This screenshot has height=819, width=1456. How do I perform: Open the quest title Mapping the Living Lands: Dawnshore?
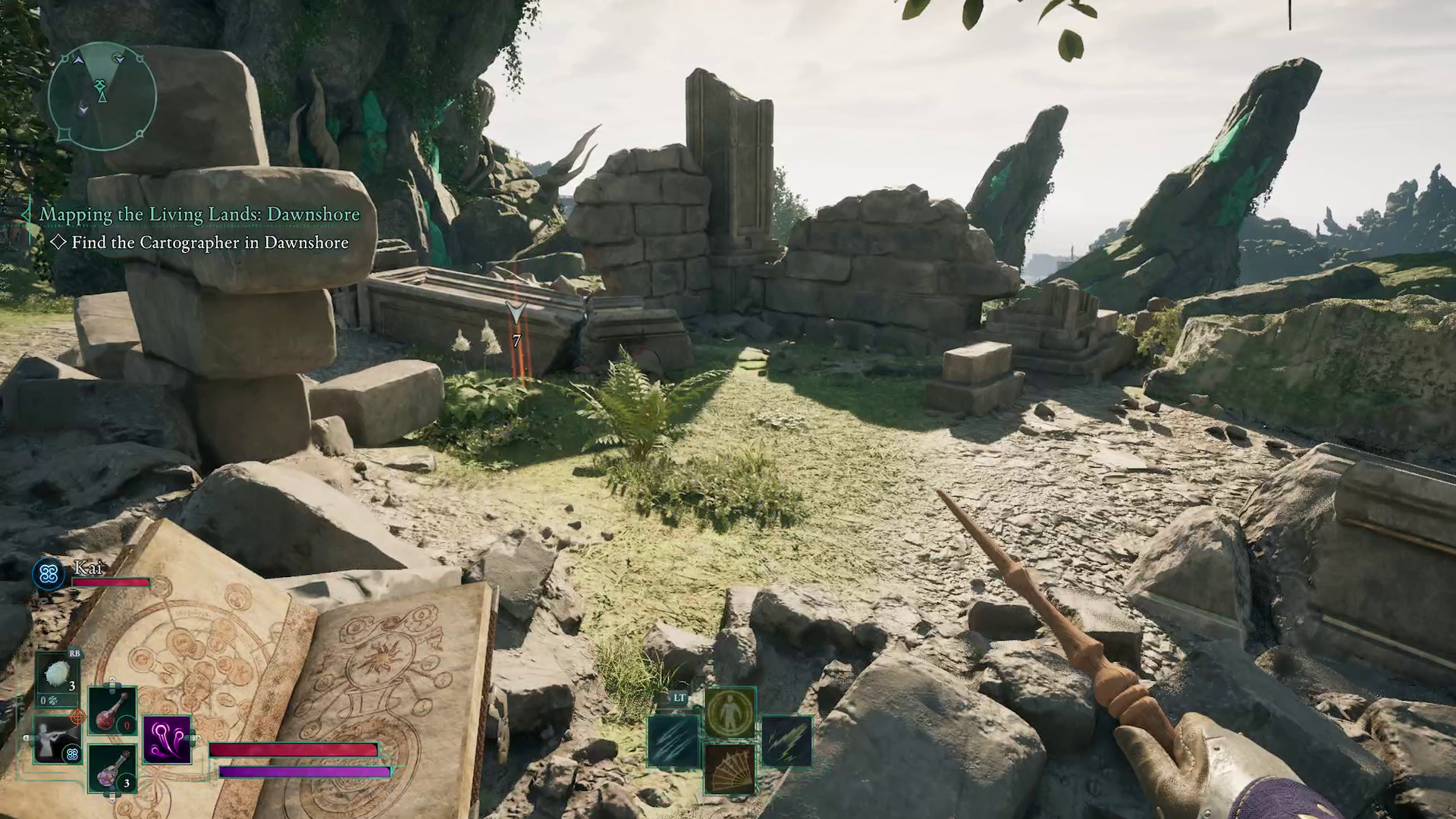pos(200,215)
